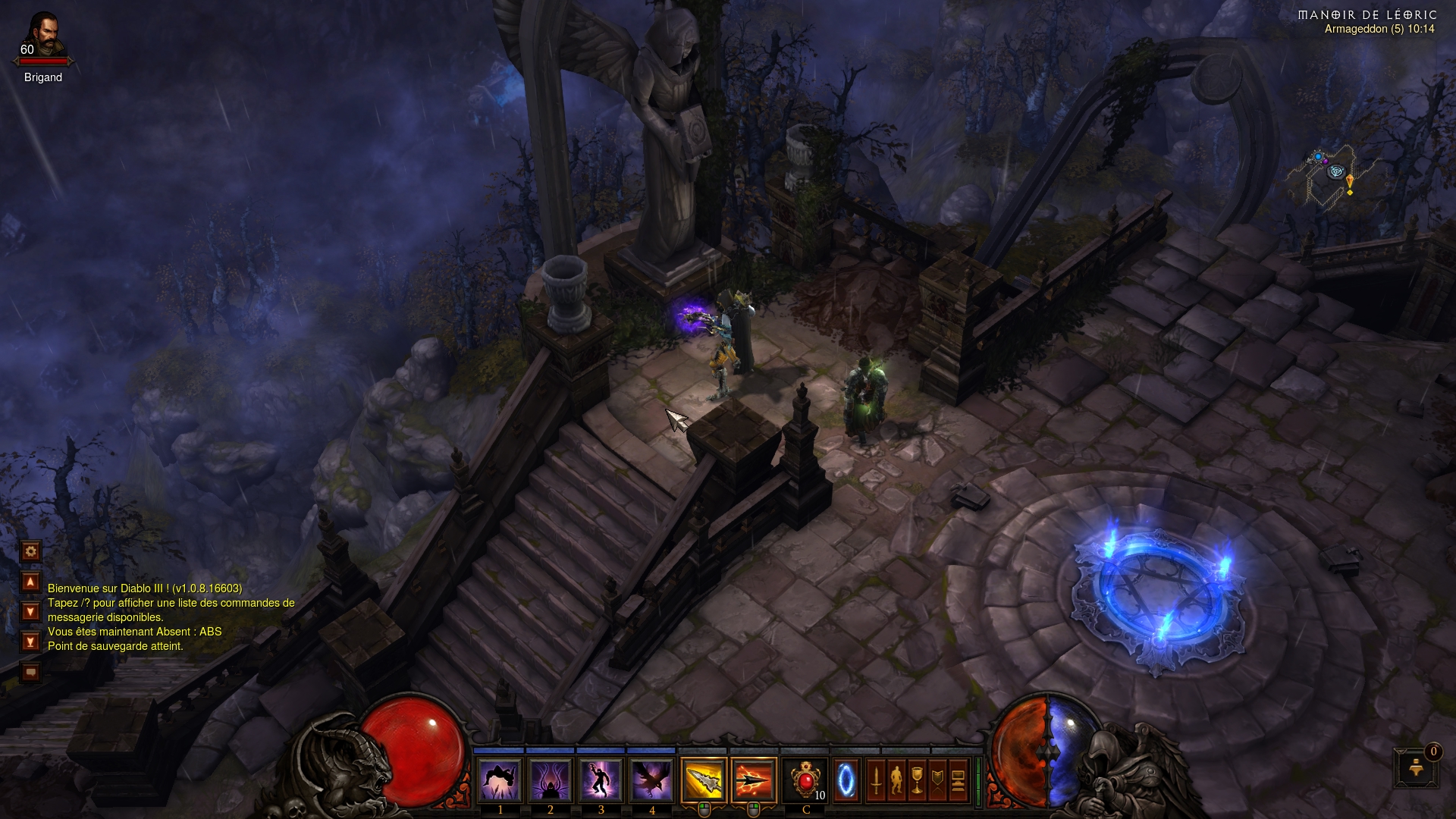The width and height of the screenshot is (1456, 819).
Task: Use the red health potion
Action: 805,780
